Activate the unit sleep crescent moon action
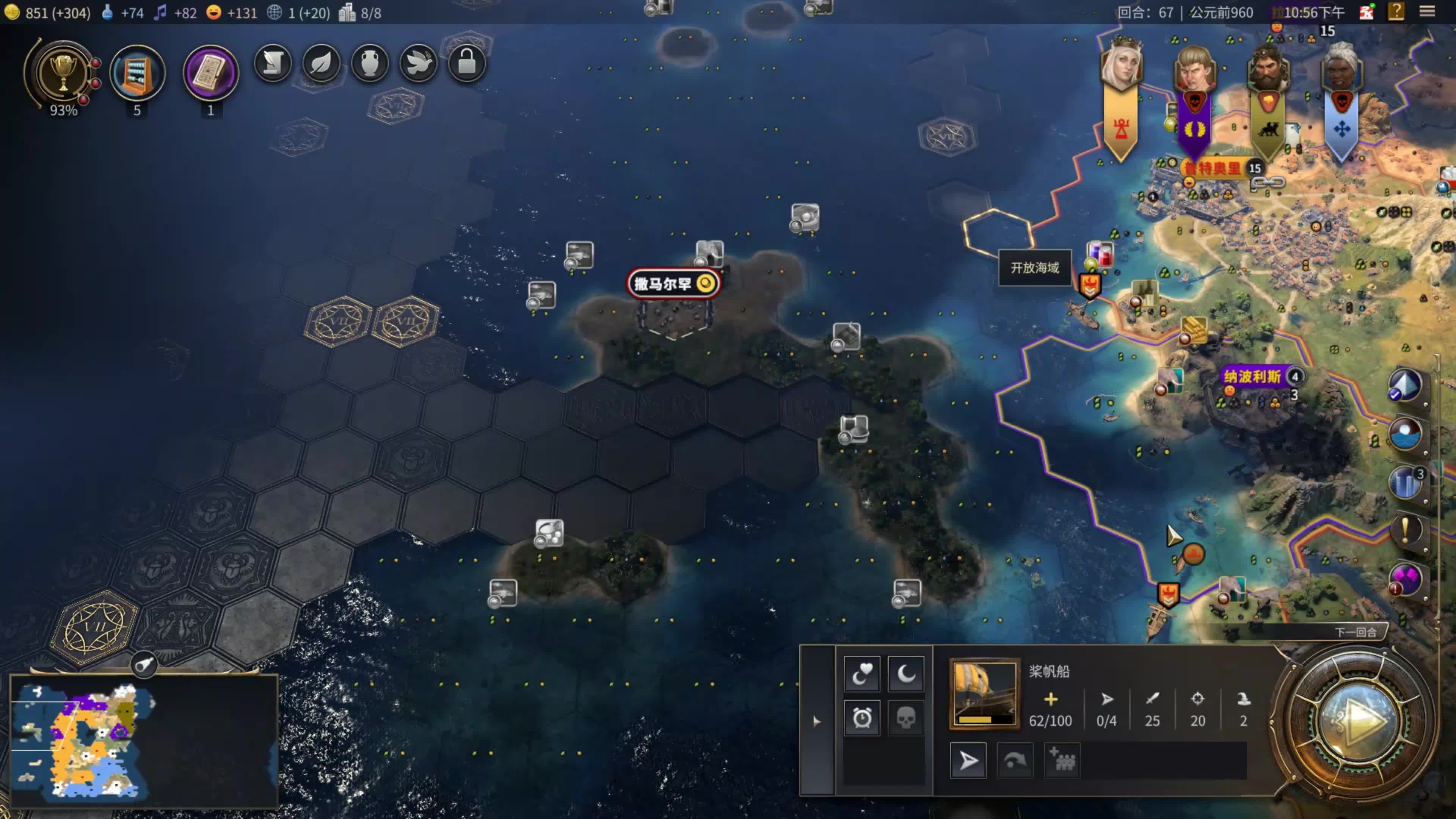This screenshot has width=1456, height=819. [905, 673]
